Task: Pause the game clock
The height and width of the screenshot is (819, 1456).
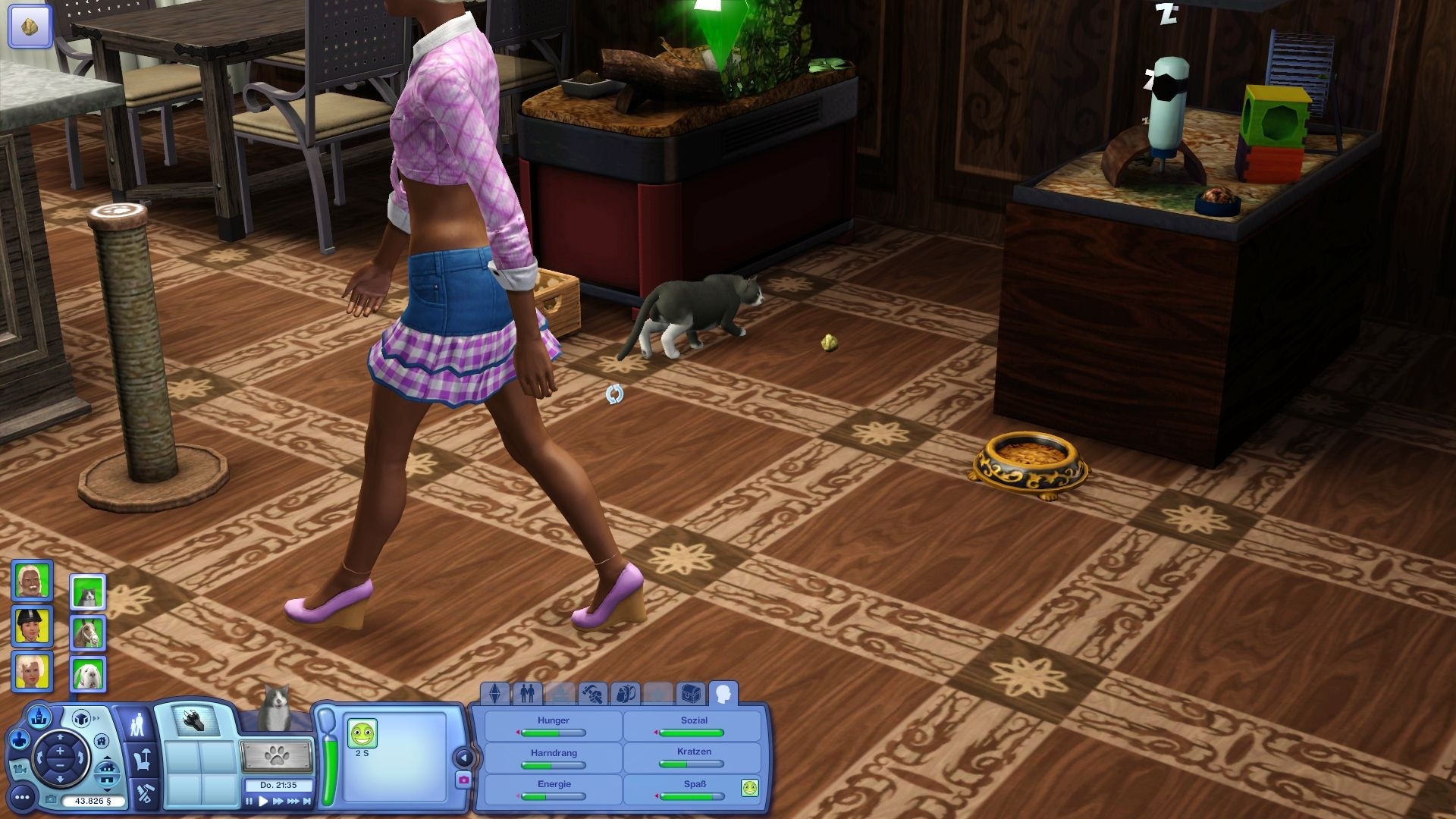Action: 249,802
